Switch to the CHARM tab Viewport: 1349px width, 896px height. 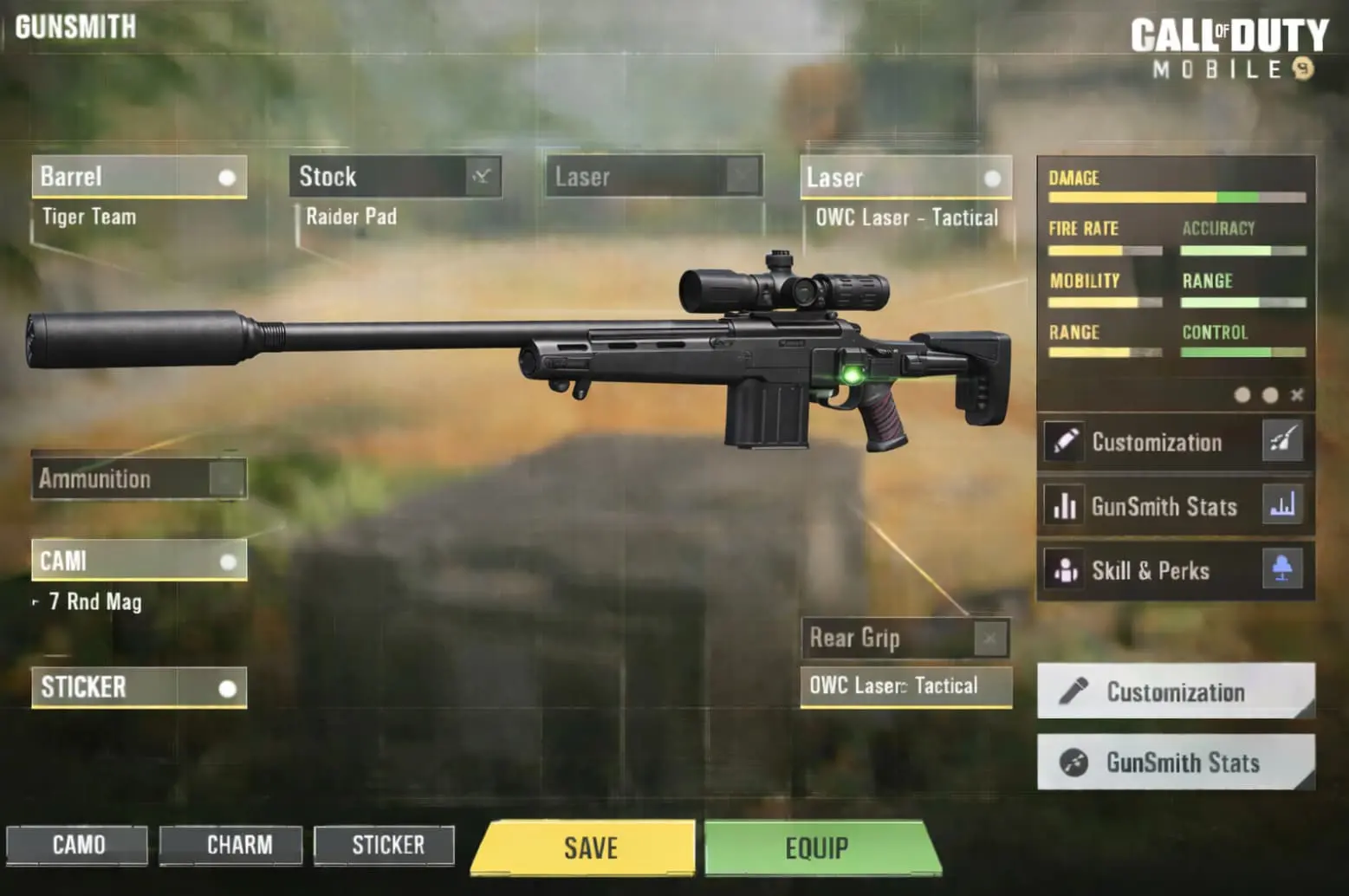point(230,845)
